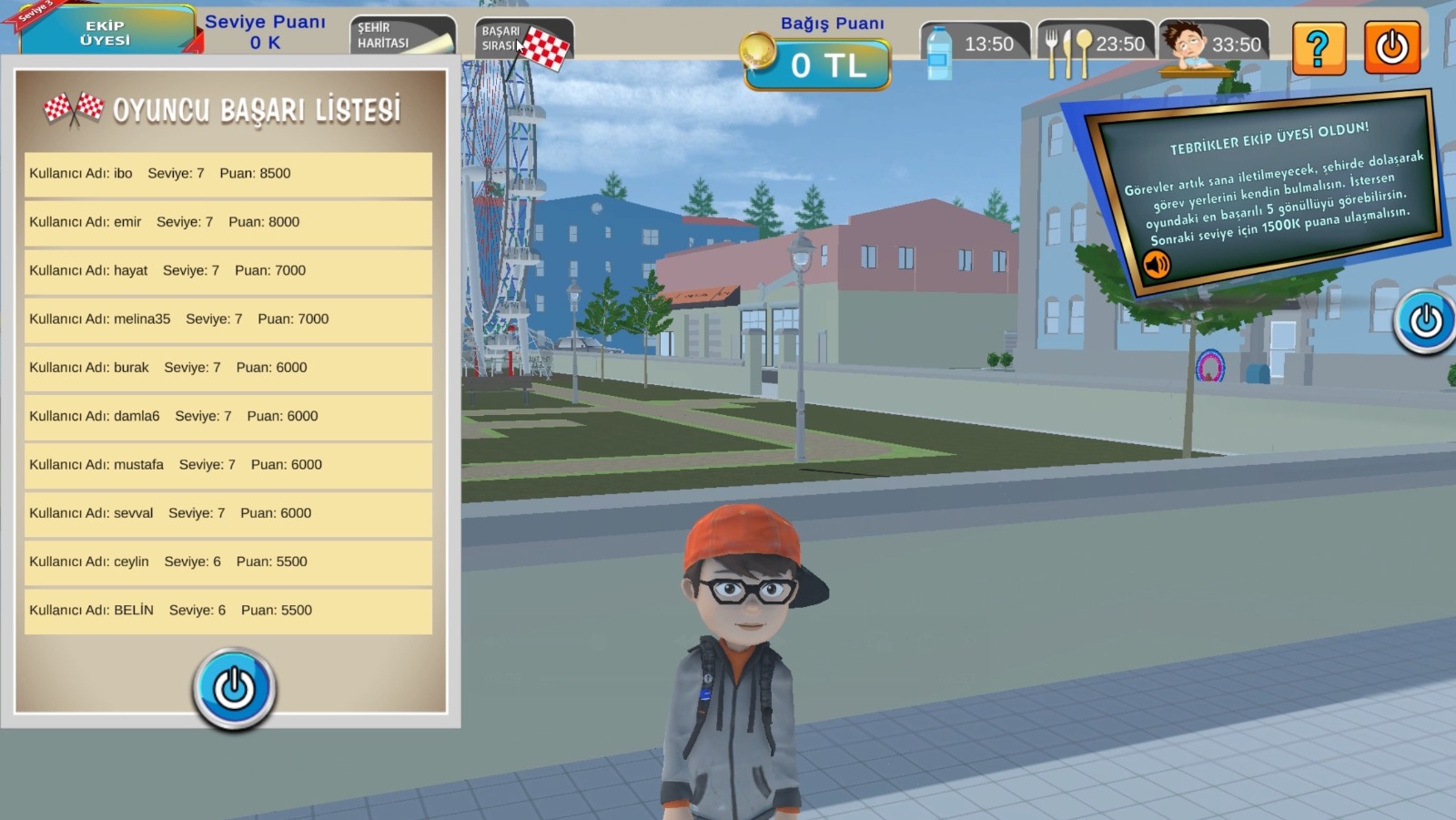The image size is (1456, 820).
Task: Click the mustafa leaderboard entry
Action: coord(227,465)
